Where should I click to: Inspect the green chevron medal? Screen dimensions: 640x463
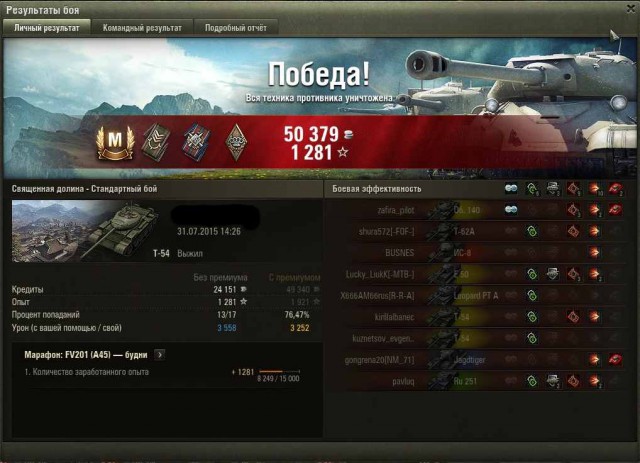pyautogui.click(x=158, y=140)
